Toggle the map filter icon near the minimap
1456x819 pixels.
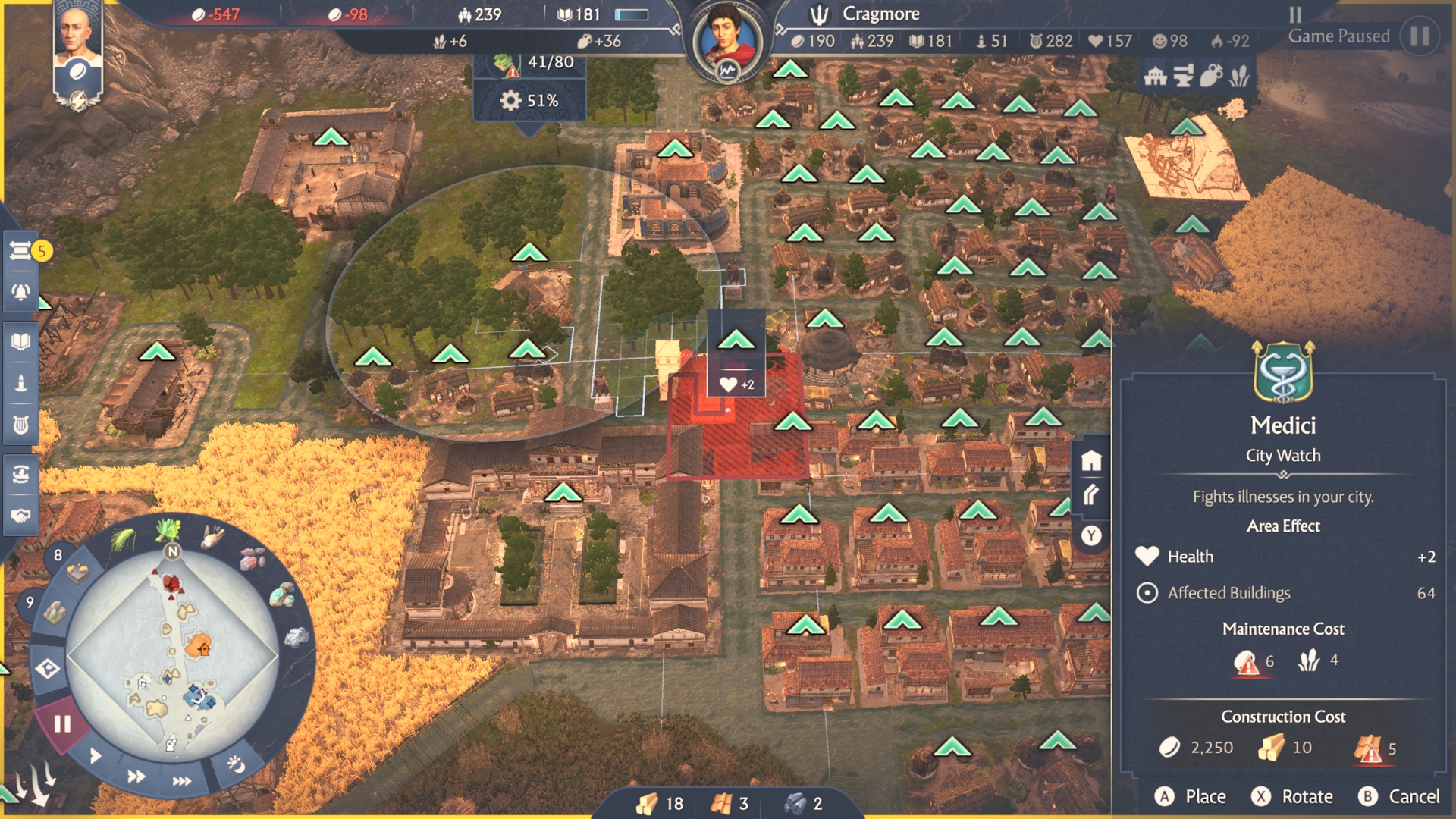pyautogui.click(x=47, y=670)
